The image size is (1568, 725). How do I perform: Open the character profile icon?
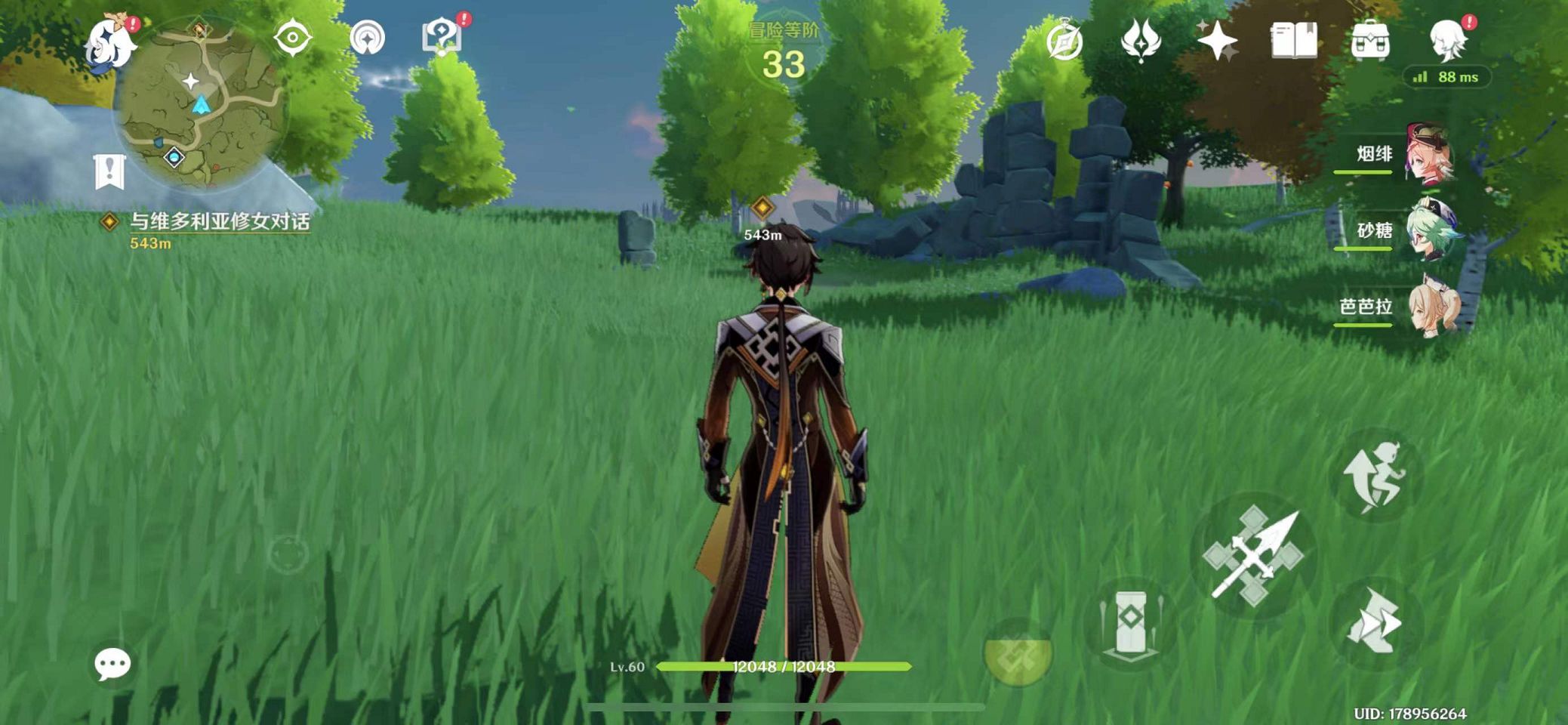point(1448,41)
